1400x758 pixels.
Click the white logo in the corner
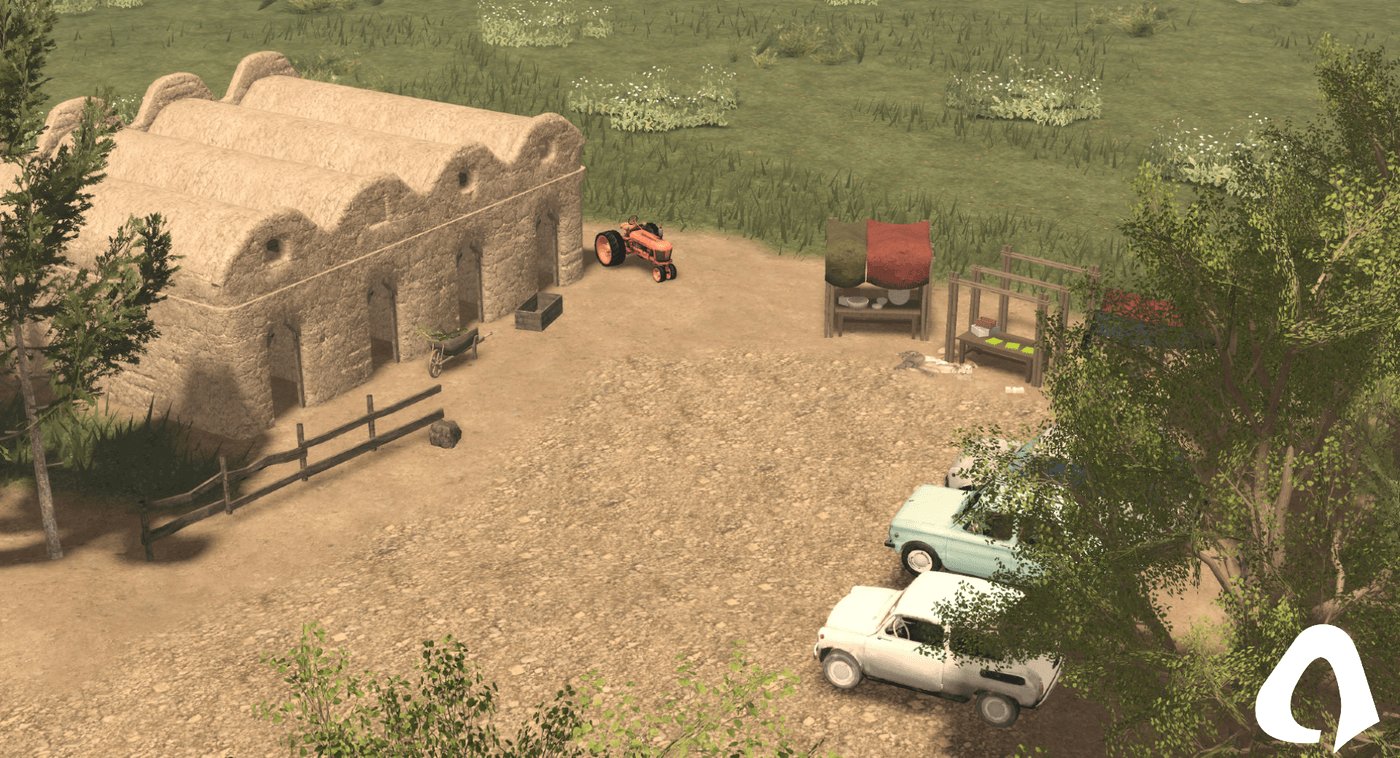pos(1312,690)
